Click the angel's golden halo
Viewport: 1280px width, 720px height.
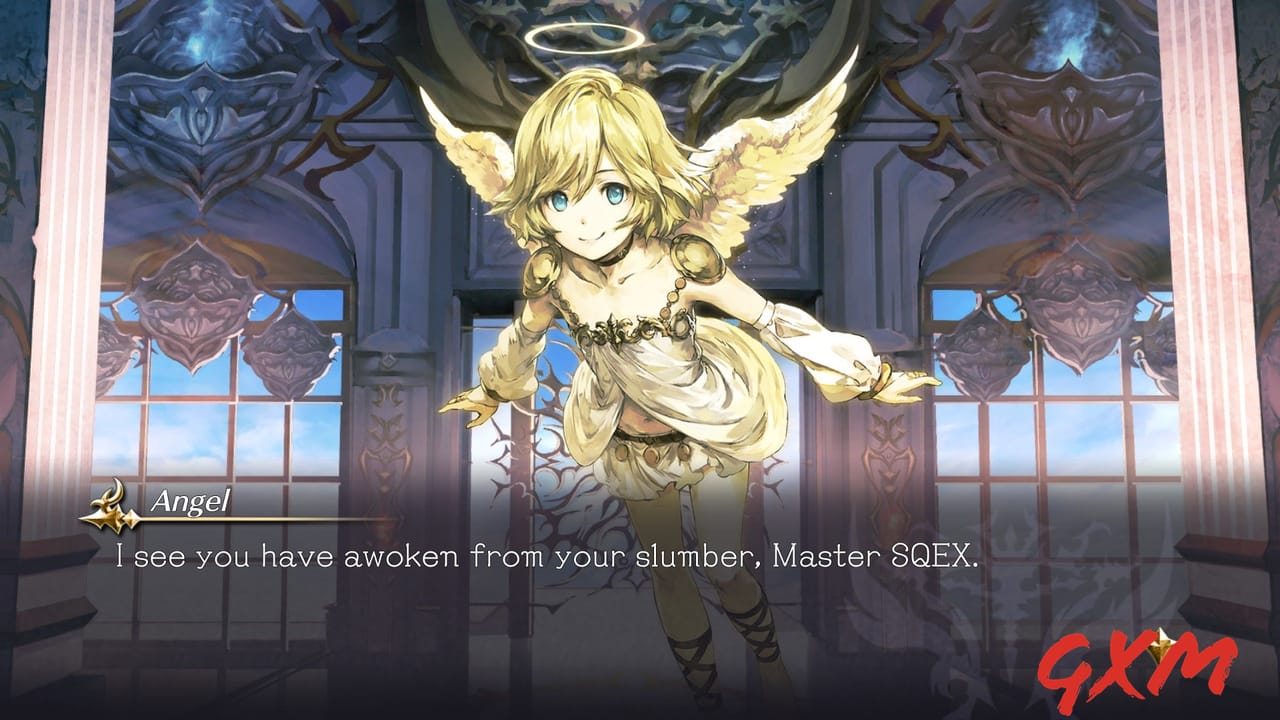584,40
